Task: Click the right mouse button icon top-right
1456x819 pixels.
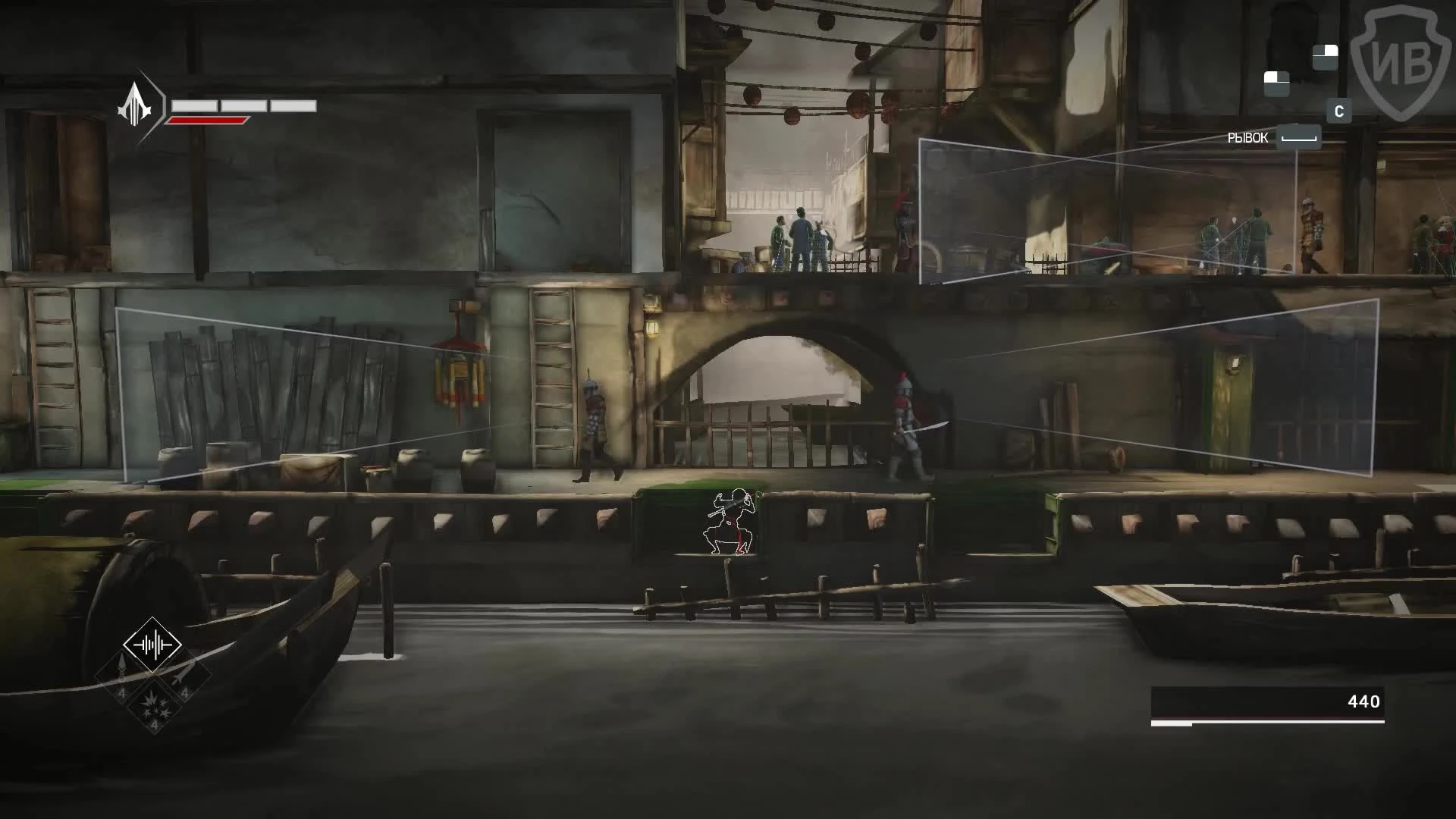Action: point(1326,58)
